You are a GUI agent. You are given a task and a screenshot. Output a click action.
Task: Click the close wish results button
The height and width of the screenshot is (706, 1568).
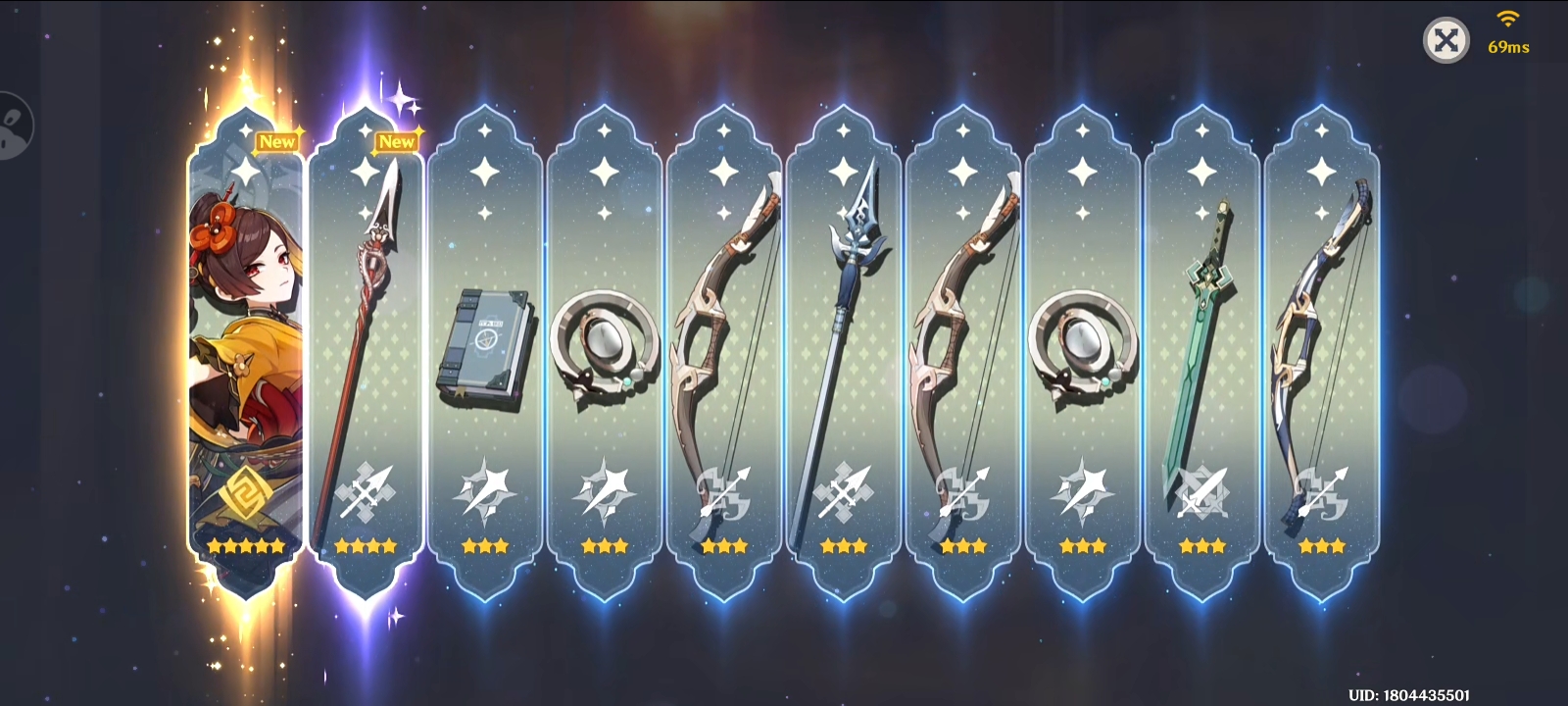pos(1446,39)
